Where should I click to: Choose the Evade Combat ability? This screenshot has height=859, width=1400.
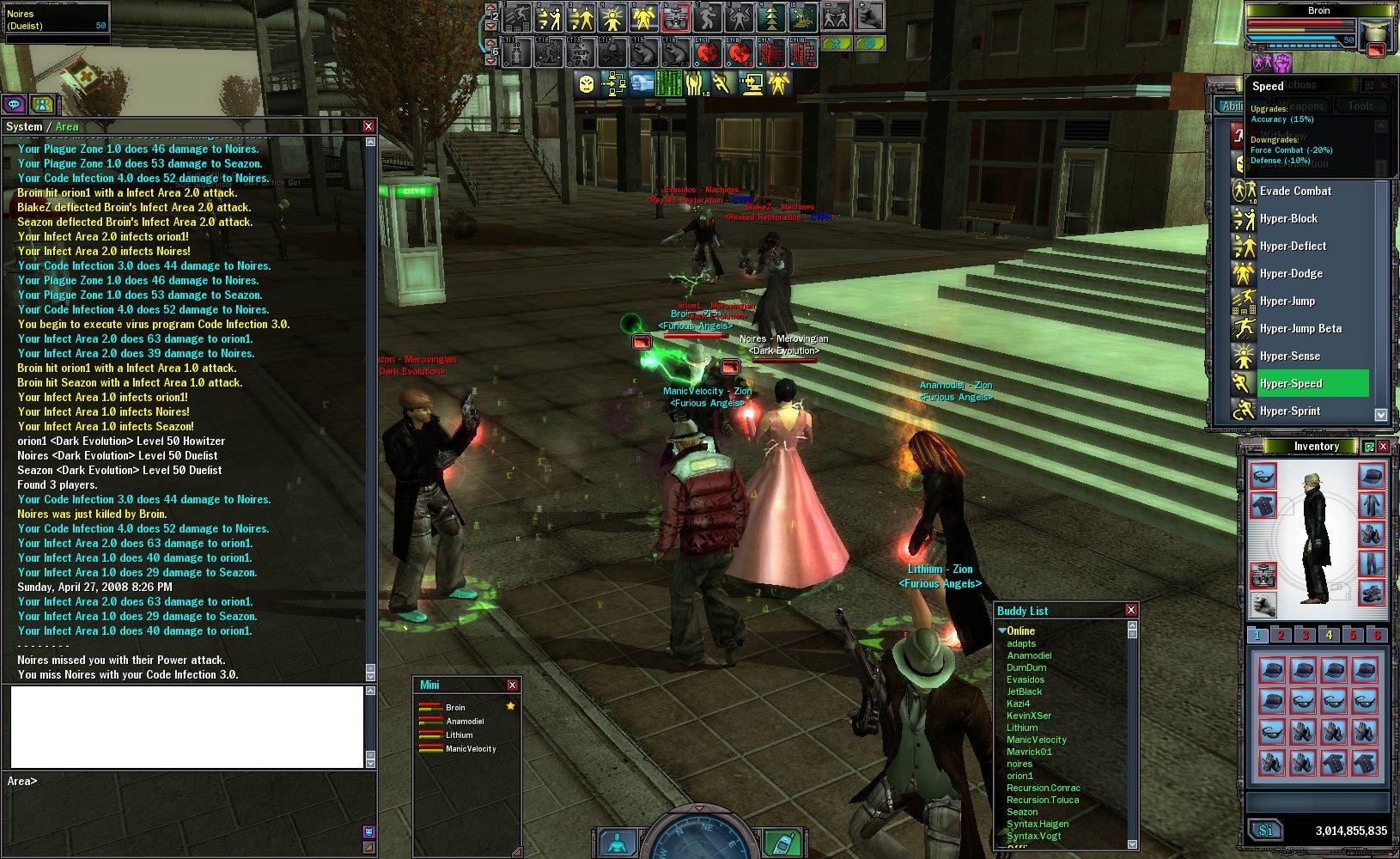pyautogui.click(x=1295, y=191)
